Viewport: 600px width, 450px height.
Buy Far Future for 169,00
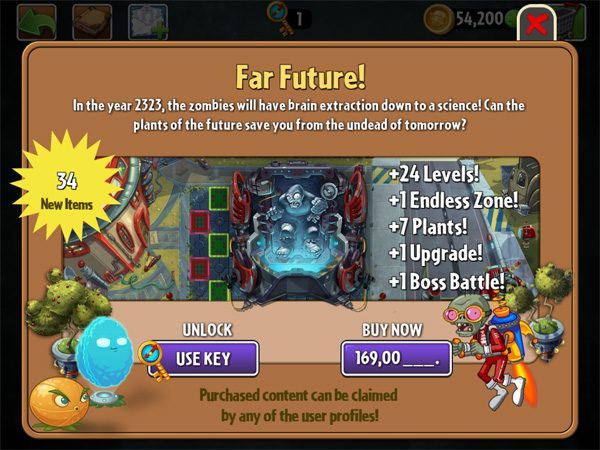[396, 357]
